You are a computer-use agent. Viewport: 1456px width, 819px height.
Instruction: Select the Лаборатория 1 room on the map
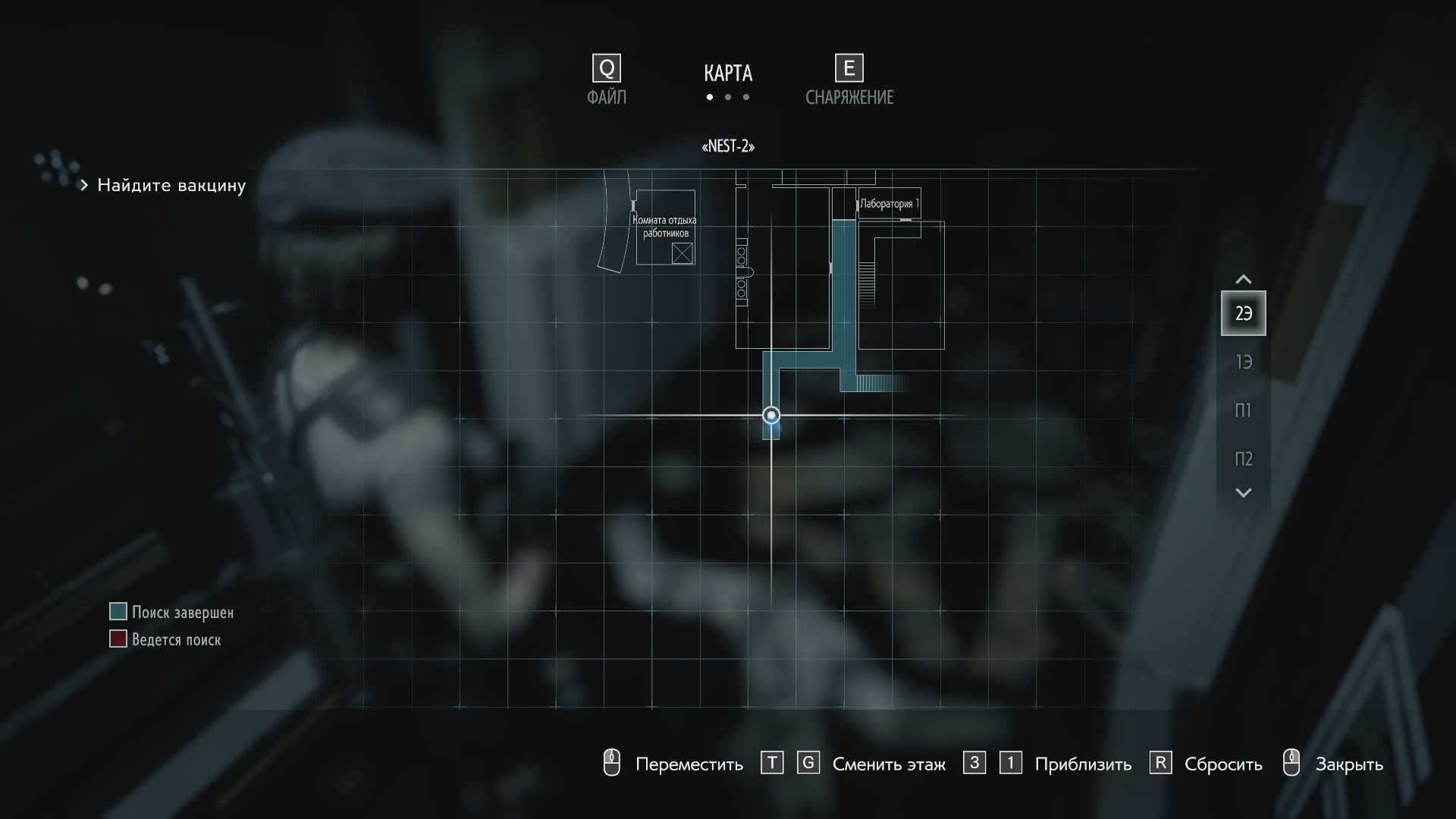click(x=889, y=203)
